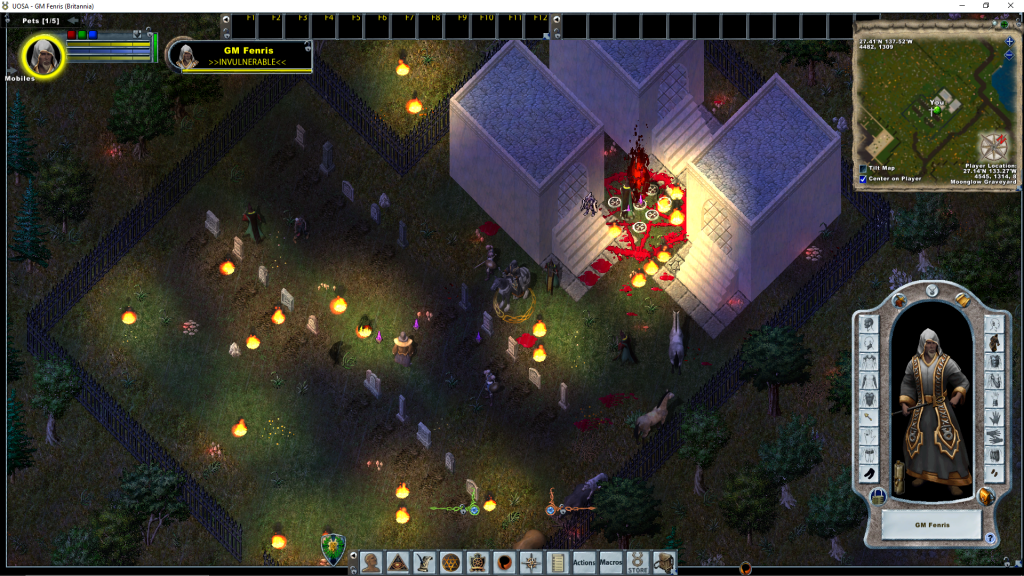Screen dimensions: 1024x576
Task: Click the hexagram circle menu icon
Action: [450, 563]
